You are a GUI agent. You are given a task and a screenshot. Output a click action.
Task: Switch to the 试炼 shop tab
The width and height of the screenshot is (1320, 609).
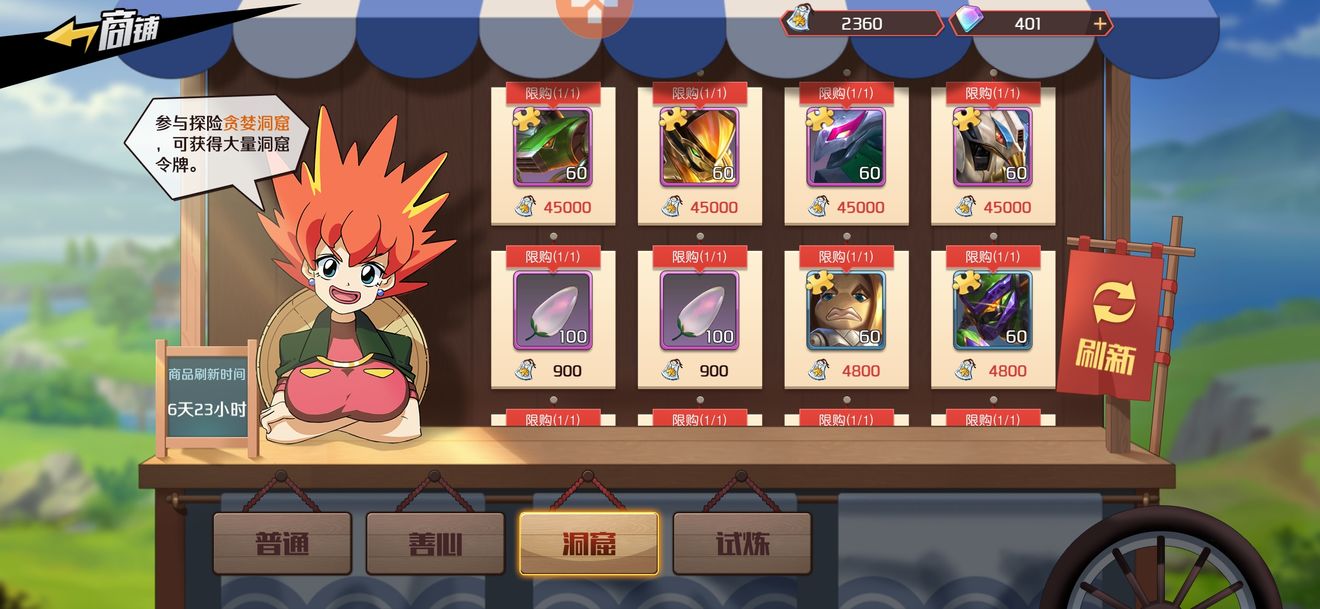741,544
